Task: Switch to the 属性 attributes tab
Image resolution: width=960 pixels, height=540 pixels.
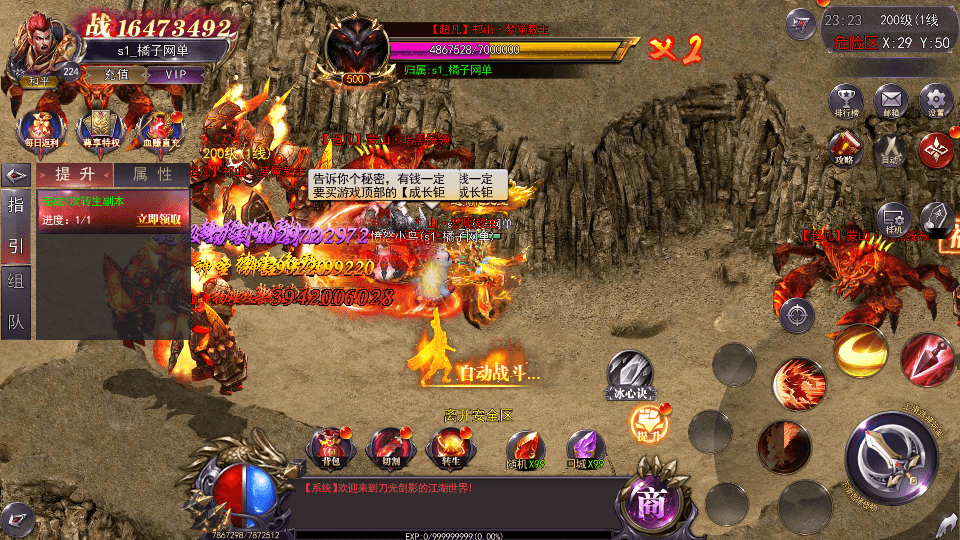Action: [152, 174]
